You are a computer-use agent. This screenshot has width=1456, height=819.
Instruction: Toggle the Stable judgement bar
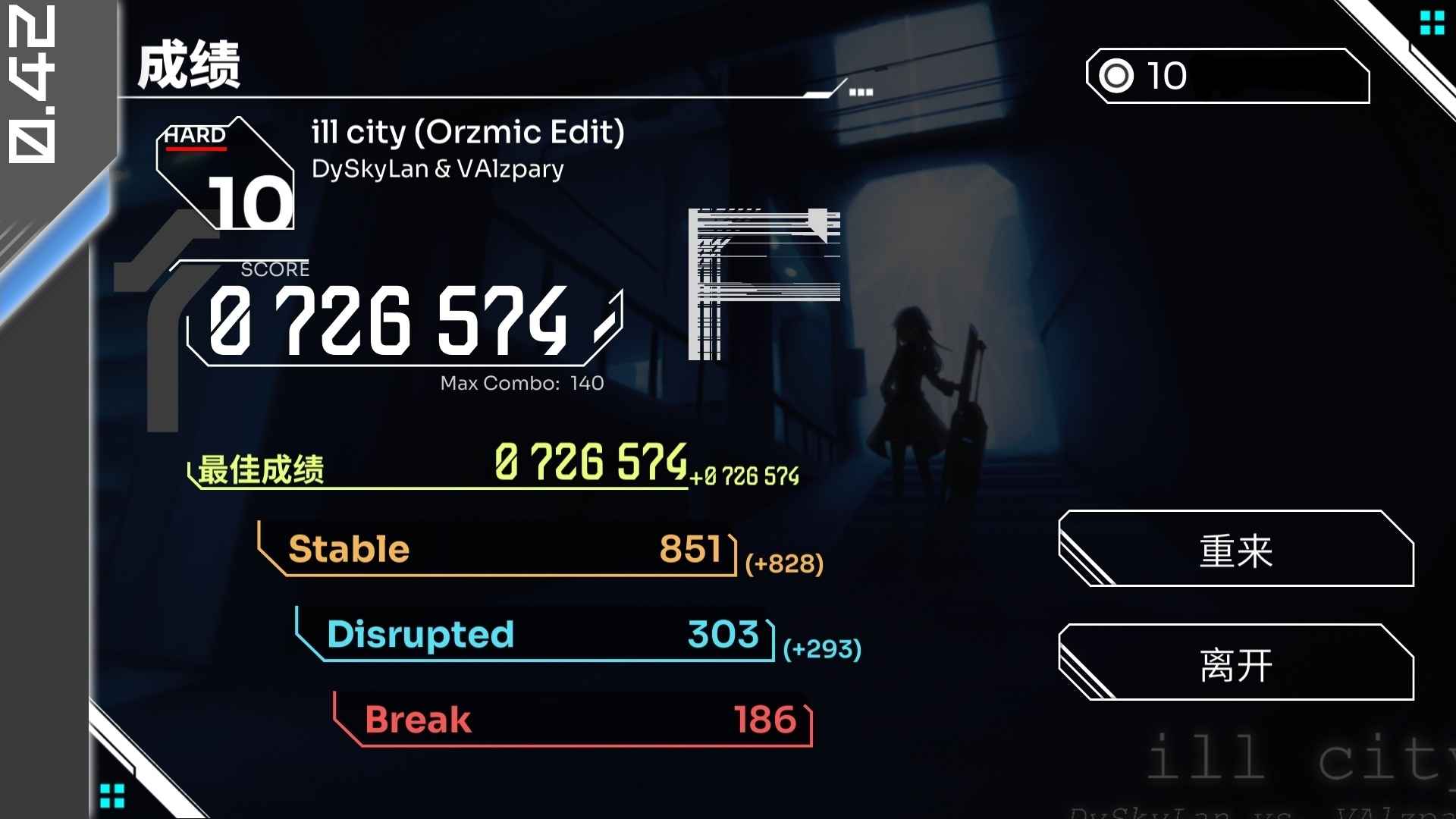[x=500, y=550]
